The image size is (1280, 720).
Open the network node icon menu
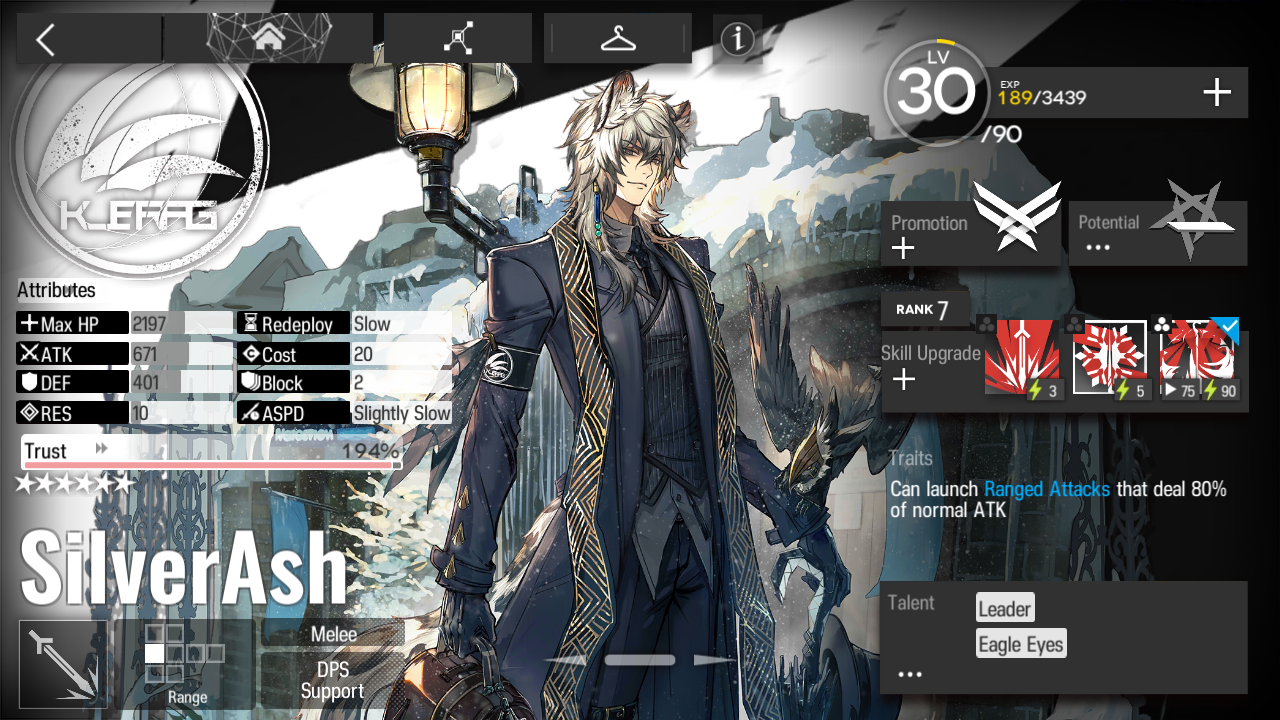point(459,39)
